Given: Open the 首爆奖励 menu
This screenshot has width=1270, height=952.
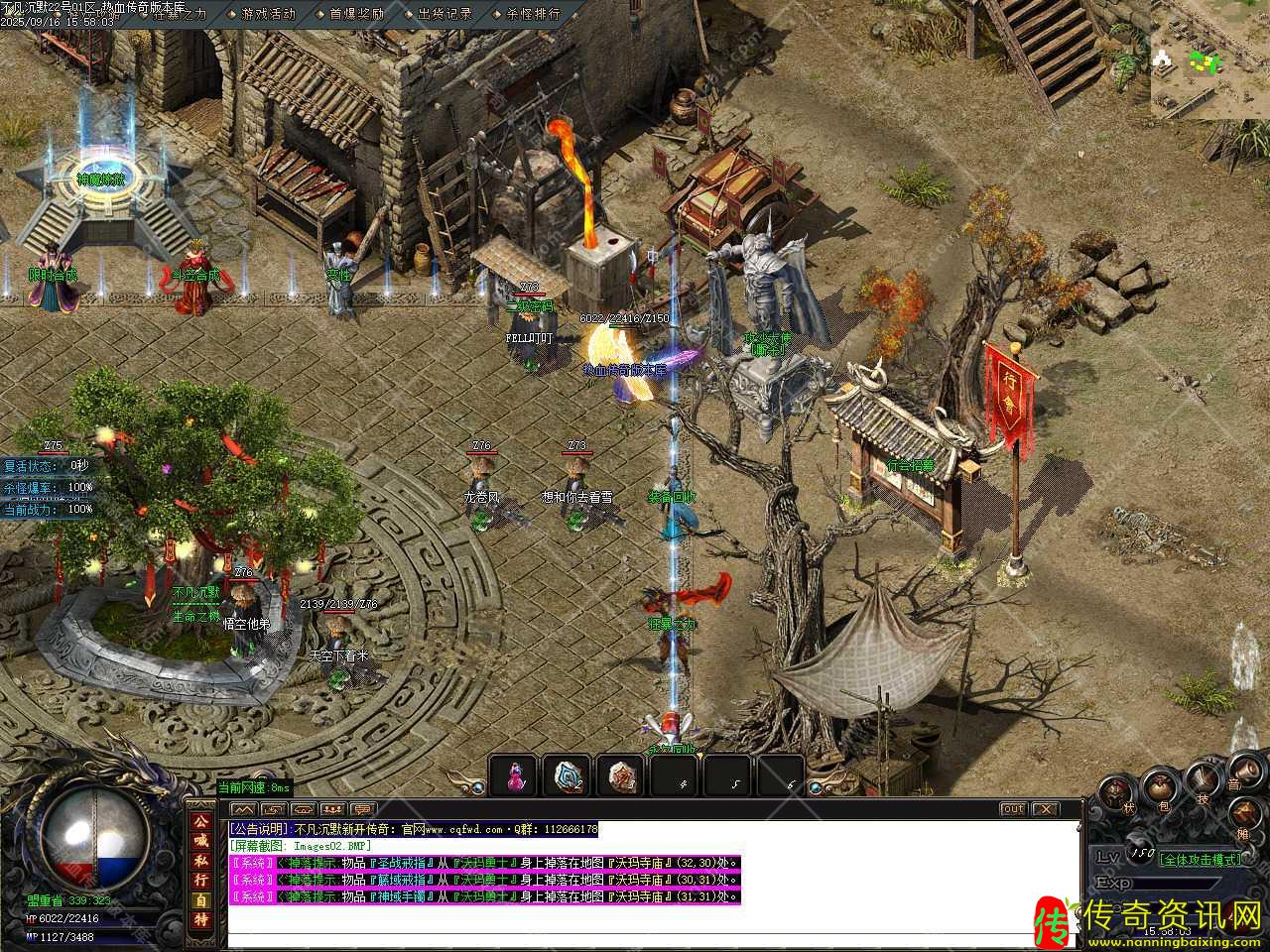Looking at the screenshot, I should point(356,14).
